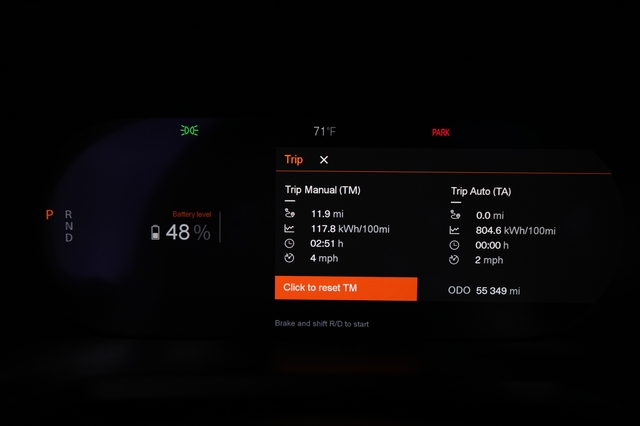Click the orange reset TM button
This screenshot has width=640, height=426.
(345, 288)
